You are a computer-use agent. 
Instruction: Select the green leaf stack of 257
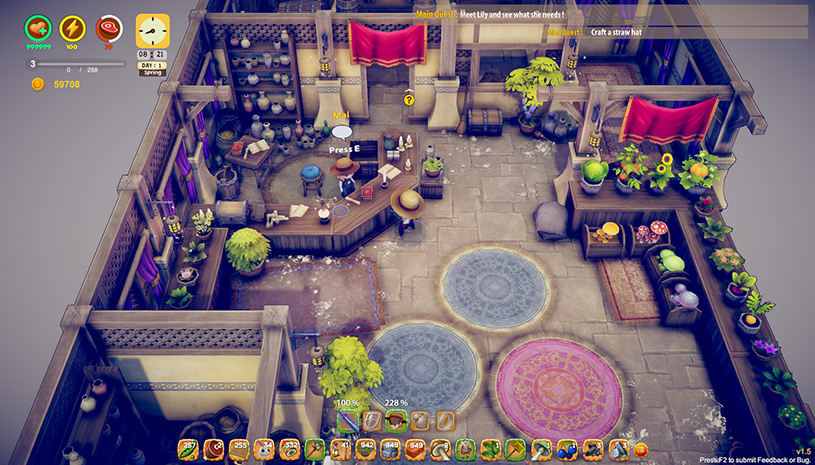188,449
